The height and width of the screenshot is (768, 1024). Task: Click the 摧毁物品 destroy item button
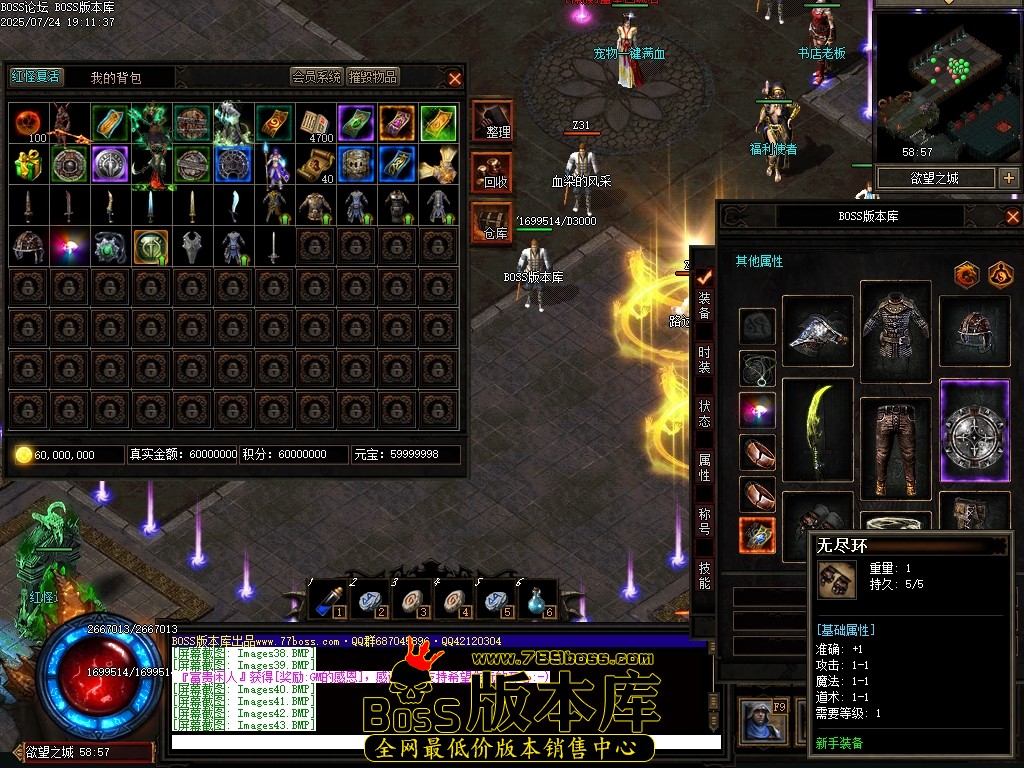pyautogui.click(x=373, y=77)
